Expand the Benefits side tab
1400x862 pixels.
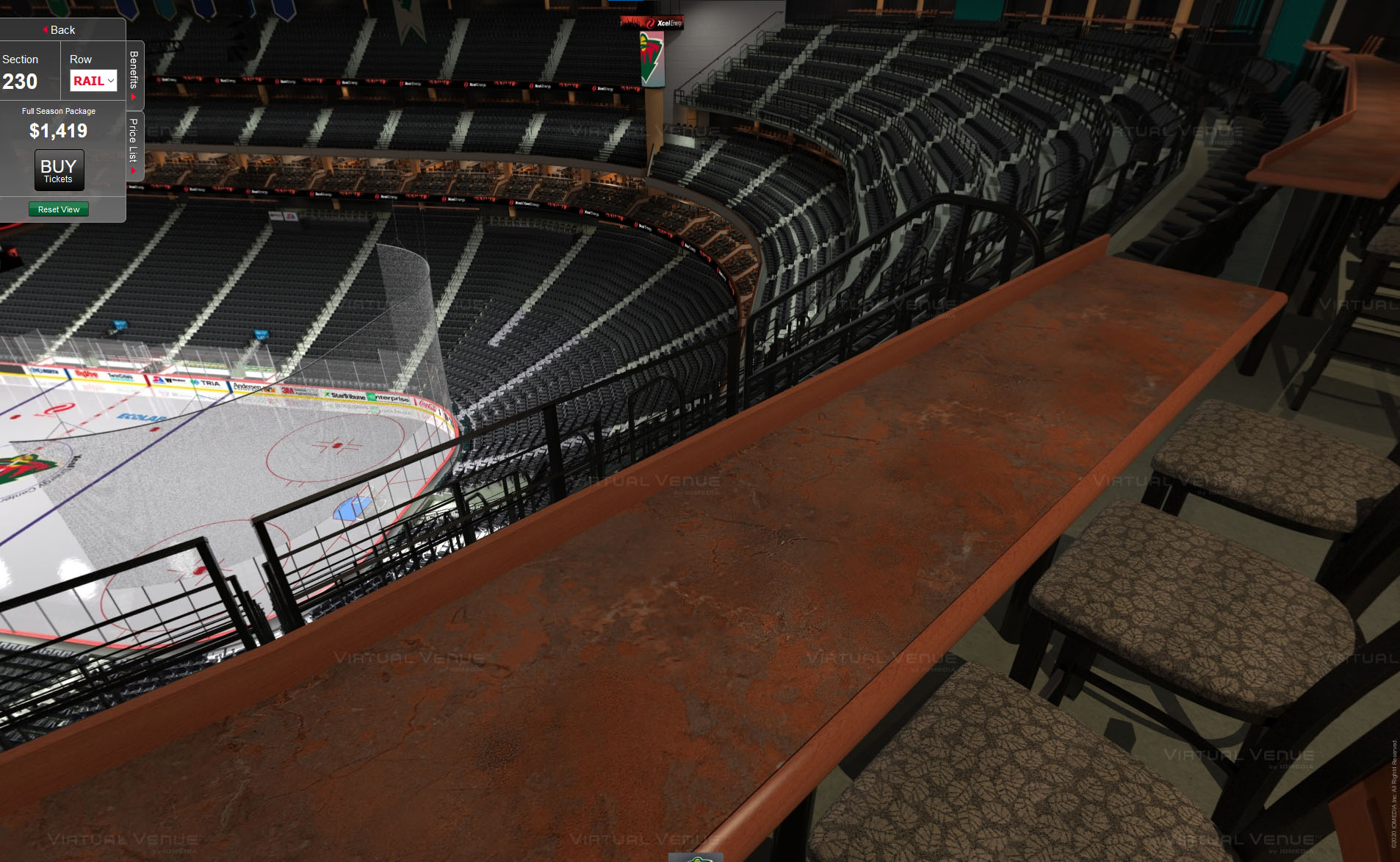pyautogui.click(x=134, y=75)
